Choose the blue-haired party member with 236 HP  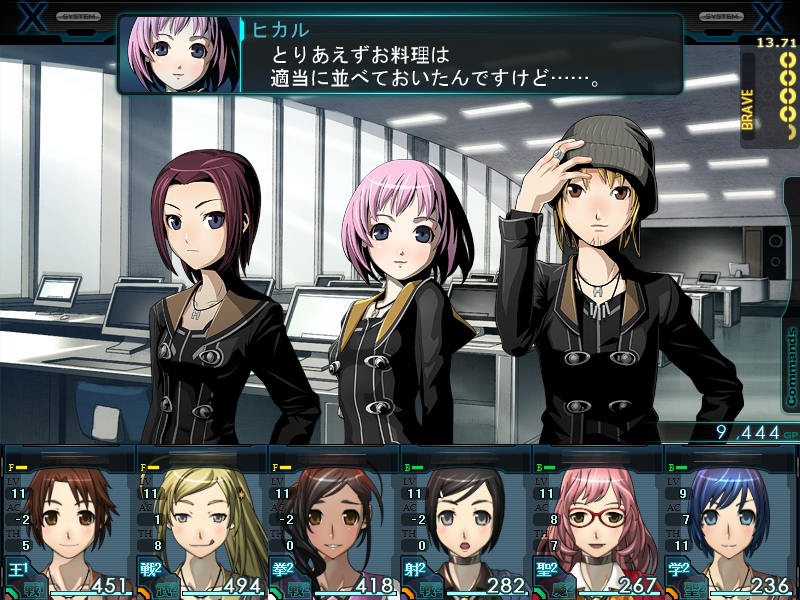click(730, 522)
